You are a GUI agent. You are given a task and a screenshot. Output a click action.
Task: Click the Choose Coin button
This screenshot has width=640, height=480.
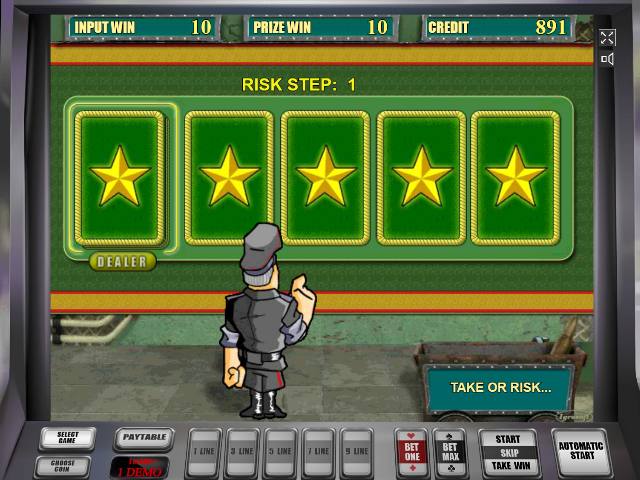point(63,465)
